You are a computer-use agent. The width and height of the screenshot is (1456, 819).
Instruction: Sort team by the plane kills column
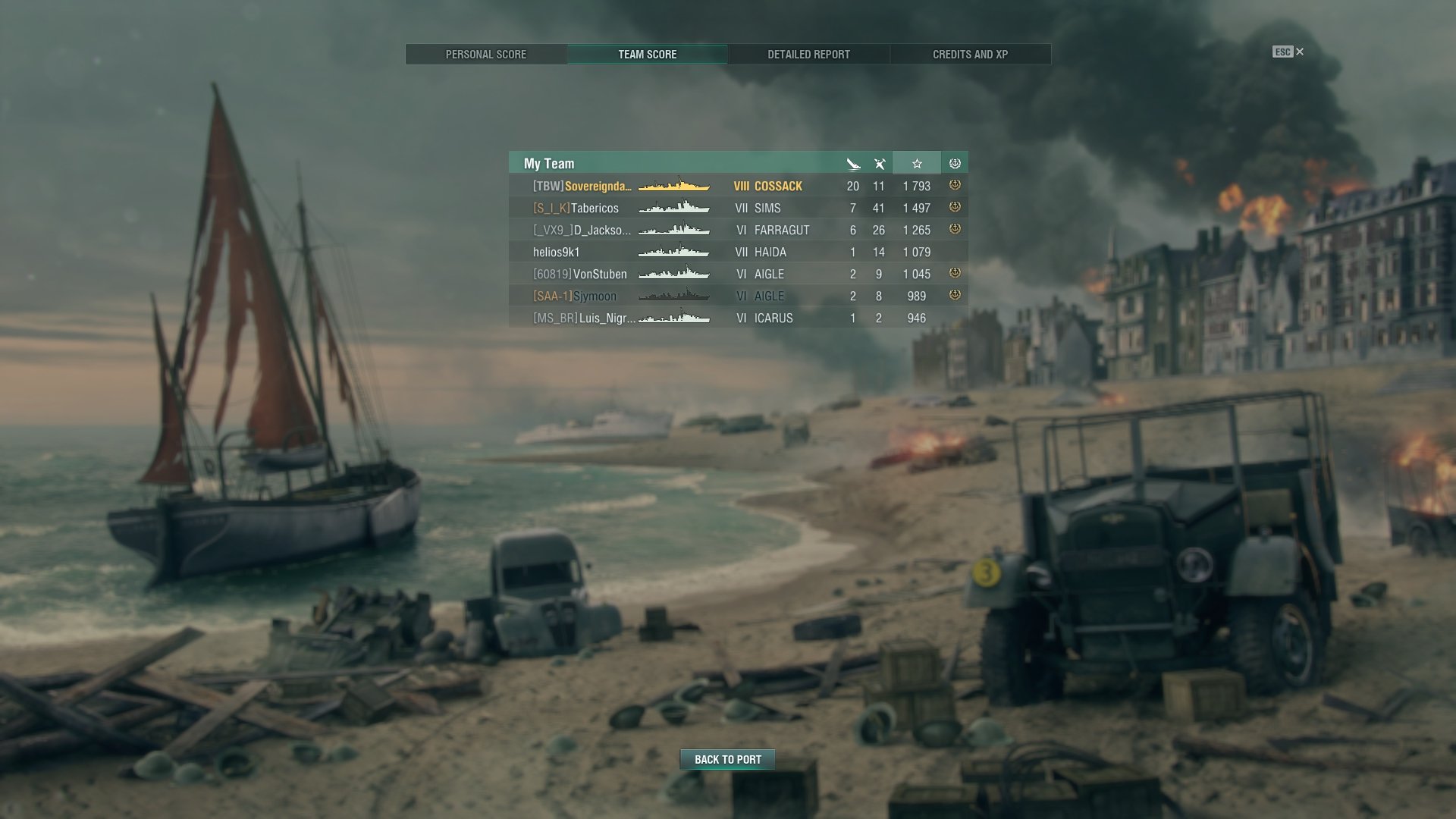879,163
